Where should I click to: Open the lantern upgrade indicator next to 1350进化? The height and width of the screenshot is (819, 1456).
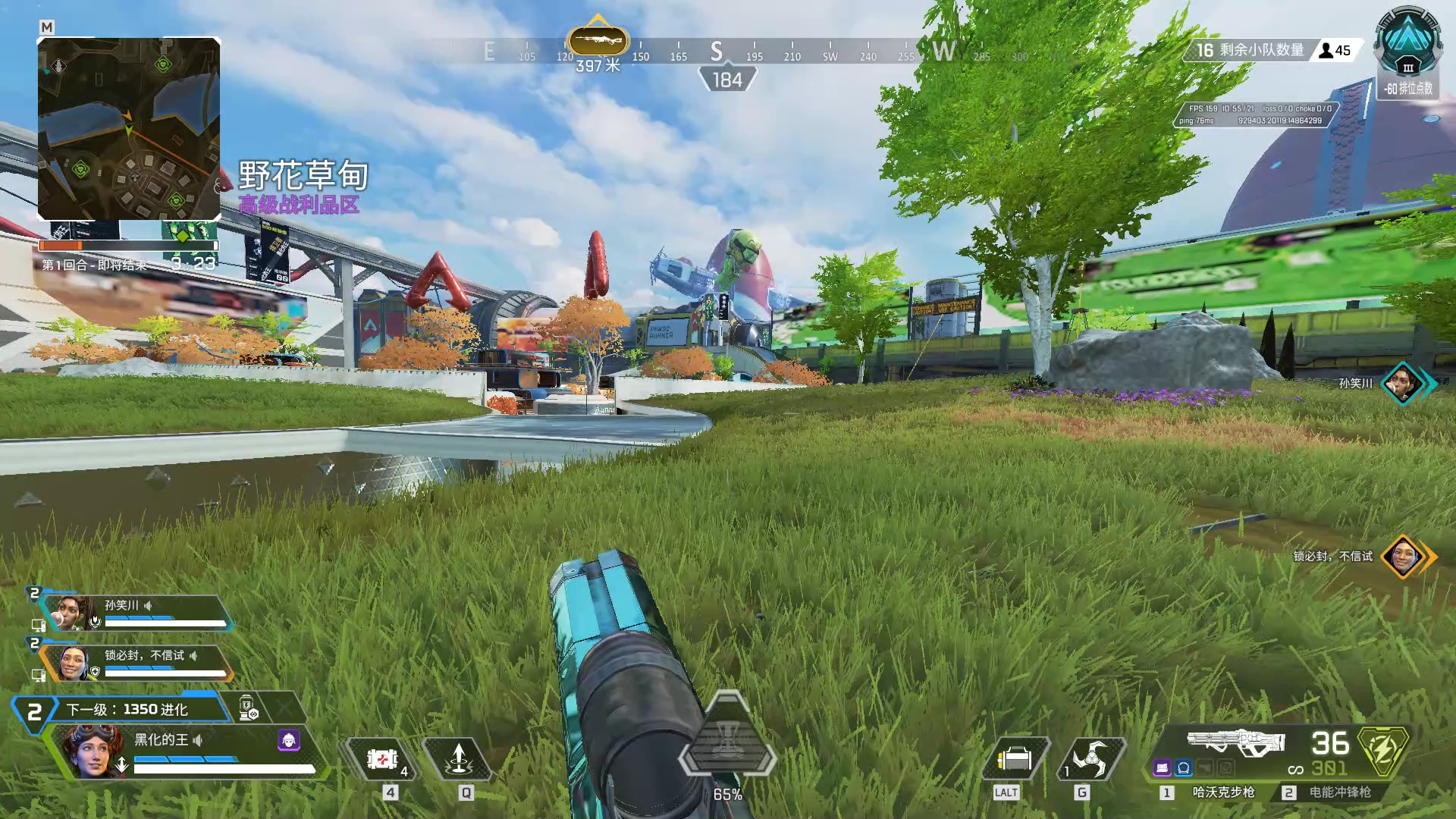coord(247,708)
